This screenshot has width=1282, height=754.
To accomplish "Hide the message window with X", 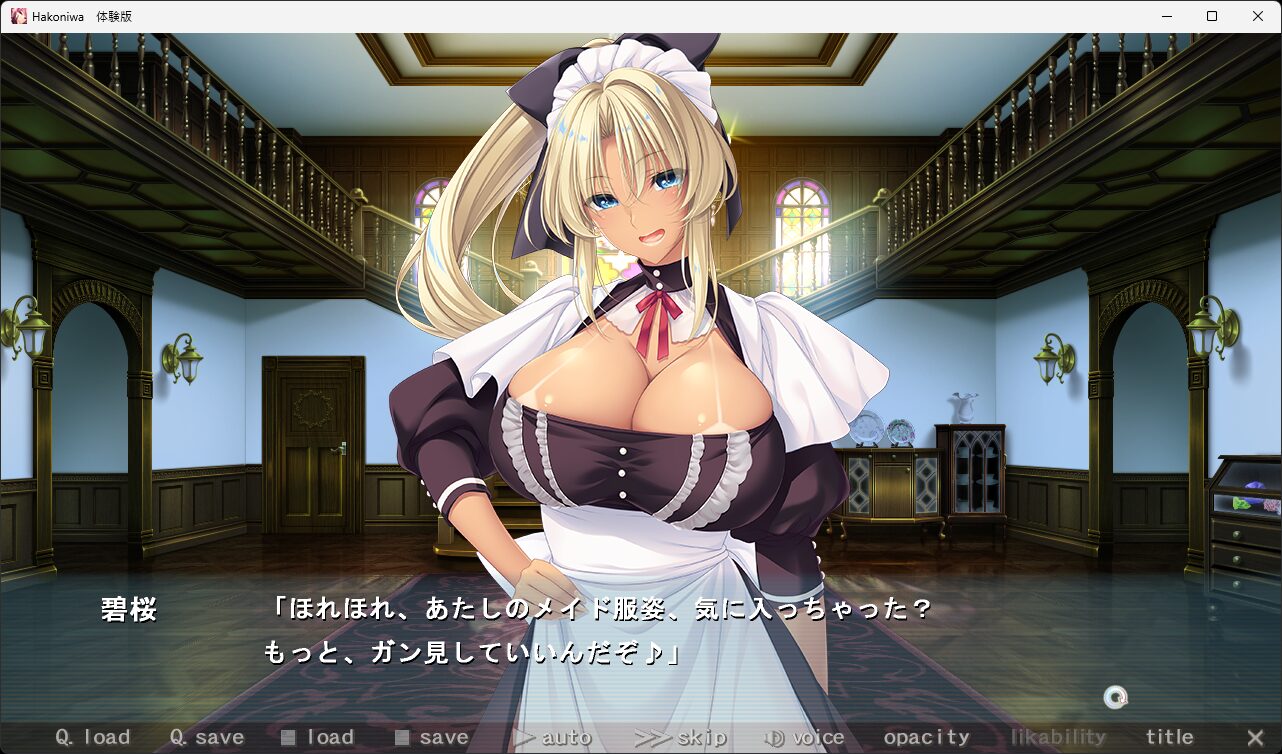I will 1255,738.
